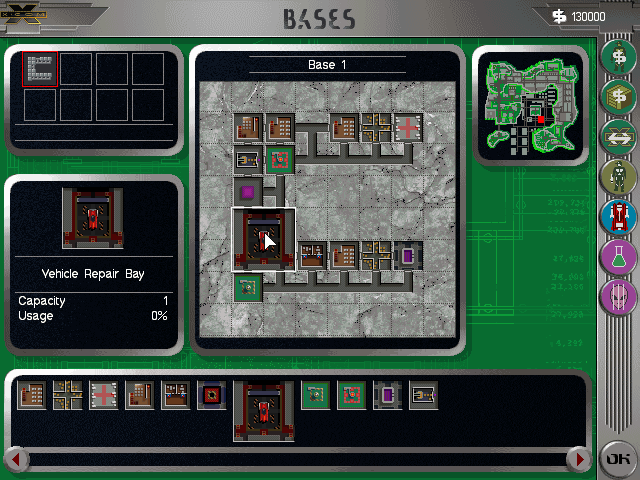Screen dimensions: 640x480
Task: Confirm with the OK button
Action: (x=615, y=459)
